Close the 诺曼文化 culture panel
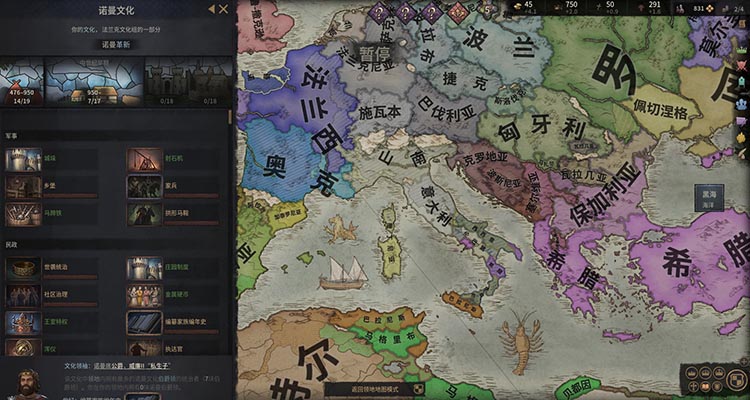Viewport: 750px width, 400px height. [x=223, y=9]
